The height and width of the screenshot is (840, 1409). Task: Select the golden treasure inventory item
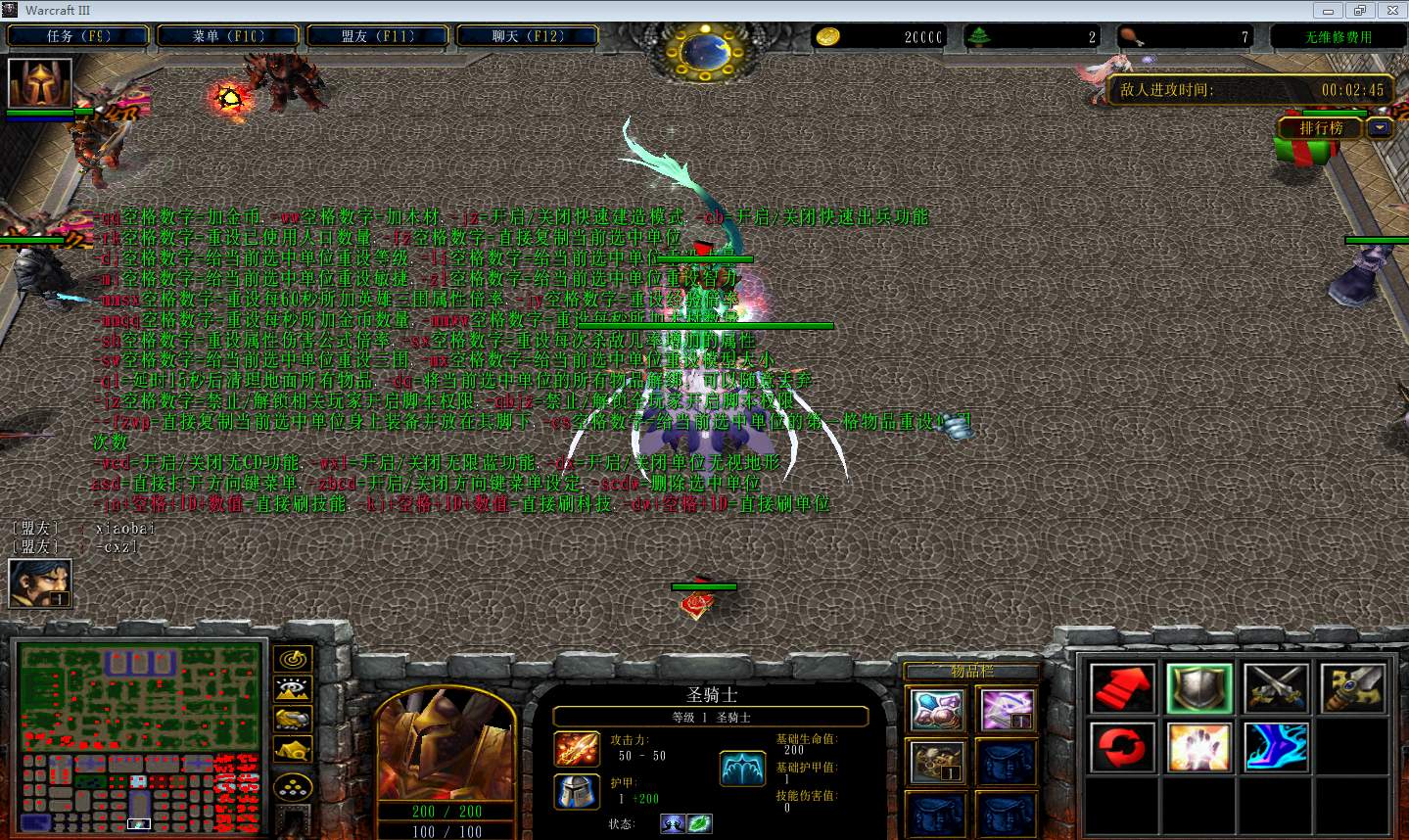coord(937,763)
